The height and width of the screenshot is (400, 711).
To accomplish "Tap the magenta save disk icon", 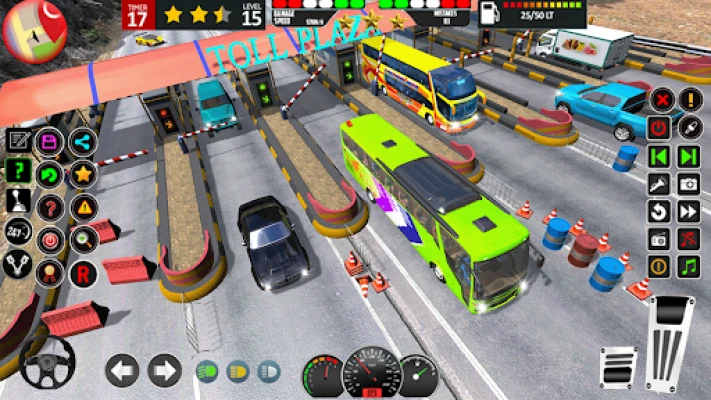I will coord(49,142).
